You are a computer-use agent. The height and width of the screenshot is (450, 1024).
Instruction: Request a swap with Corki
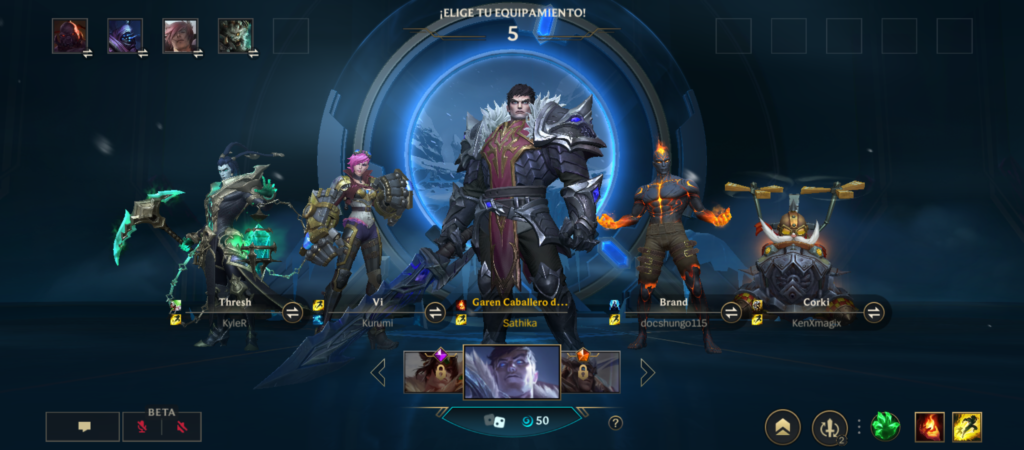[x=874, y=312]
